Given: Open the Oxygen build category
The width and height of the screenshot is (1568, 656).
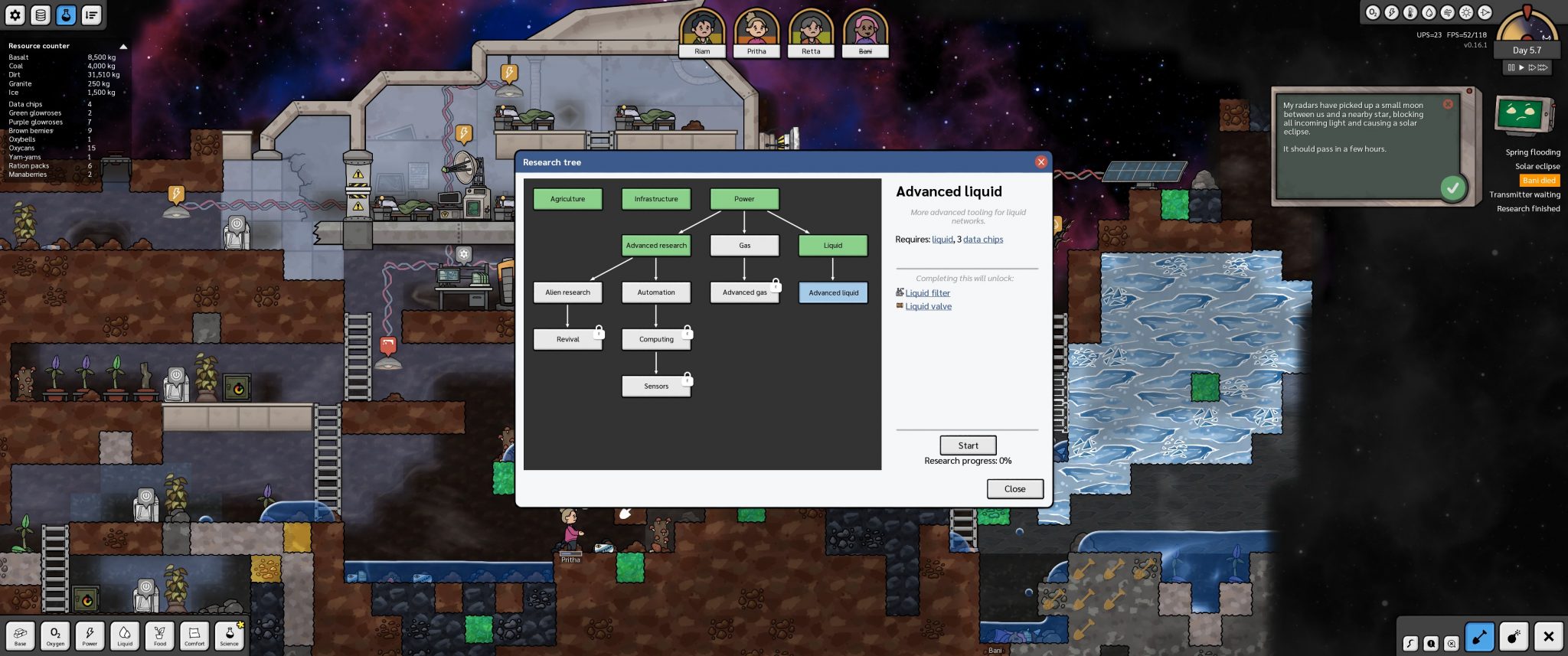Looking at the screenshot, I should (55, 635).
